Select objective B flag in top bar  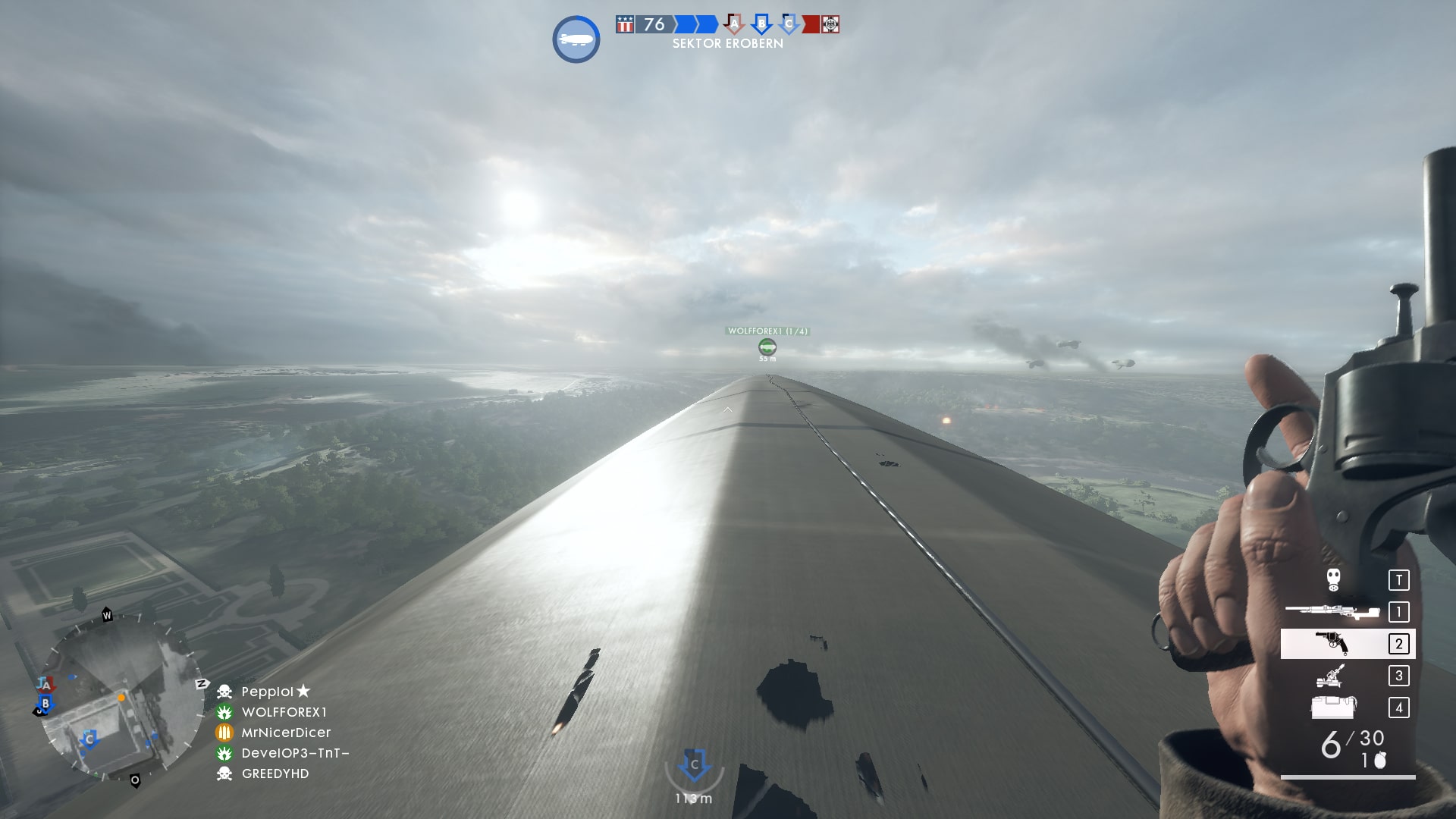coord(761,24)
